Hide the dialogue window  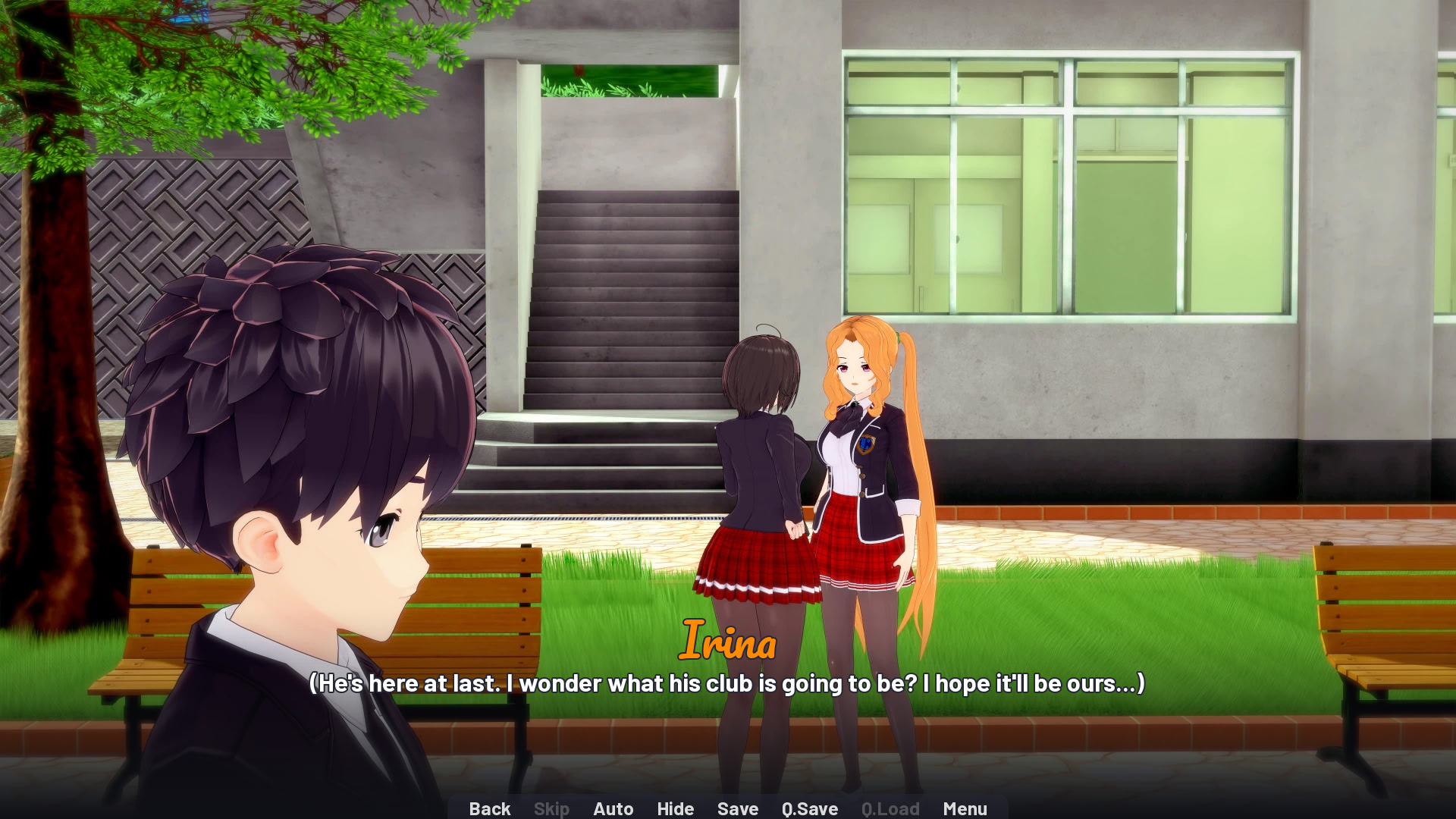[x=675, y=808]
